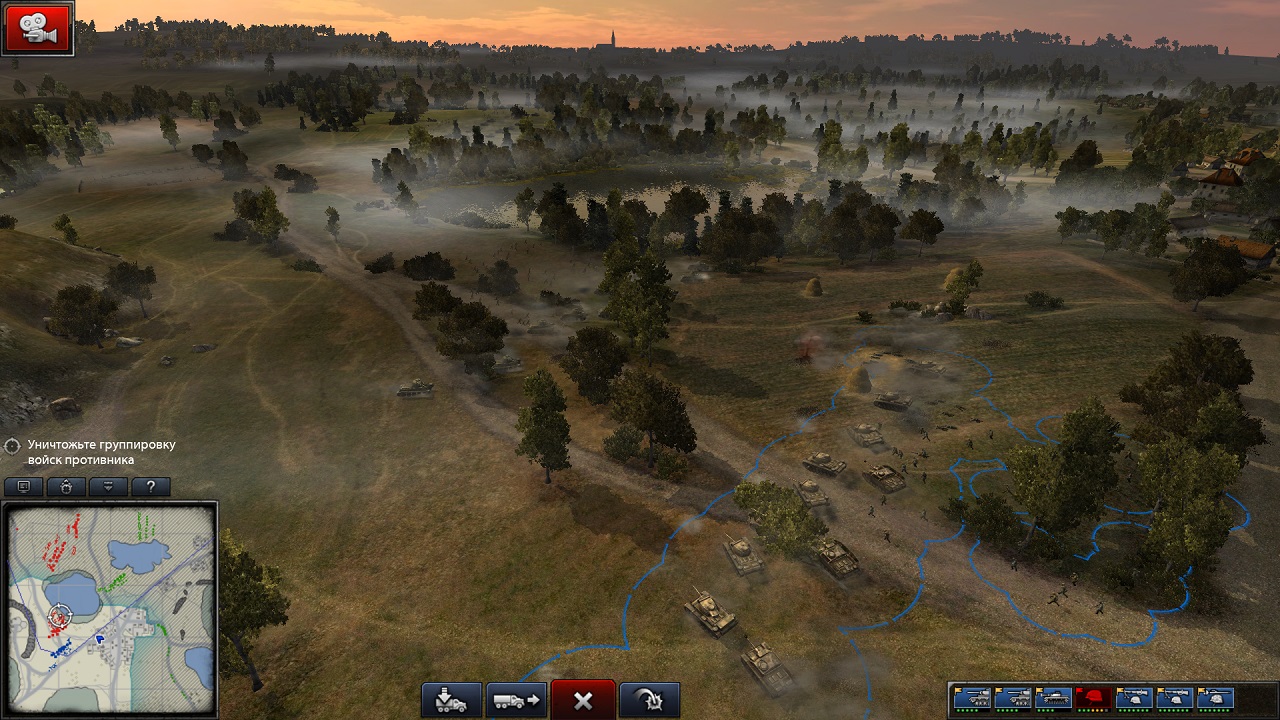The image size is (1280, 720).
Task: Click the red camera button
Action: point(38,28)
